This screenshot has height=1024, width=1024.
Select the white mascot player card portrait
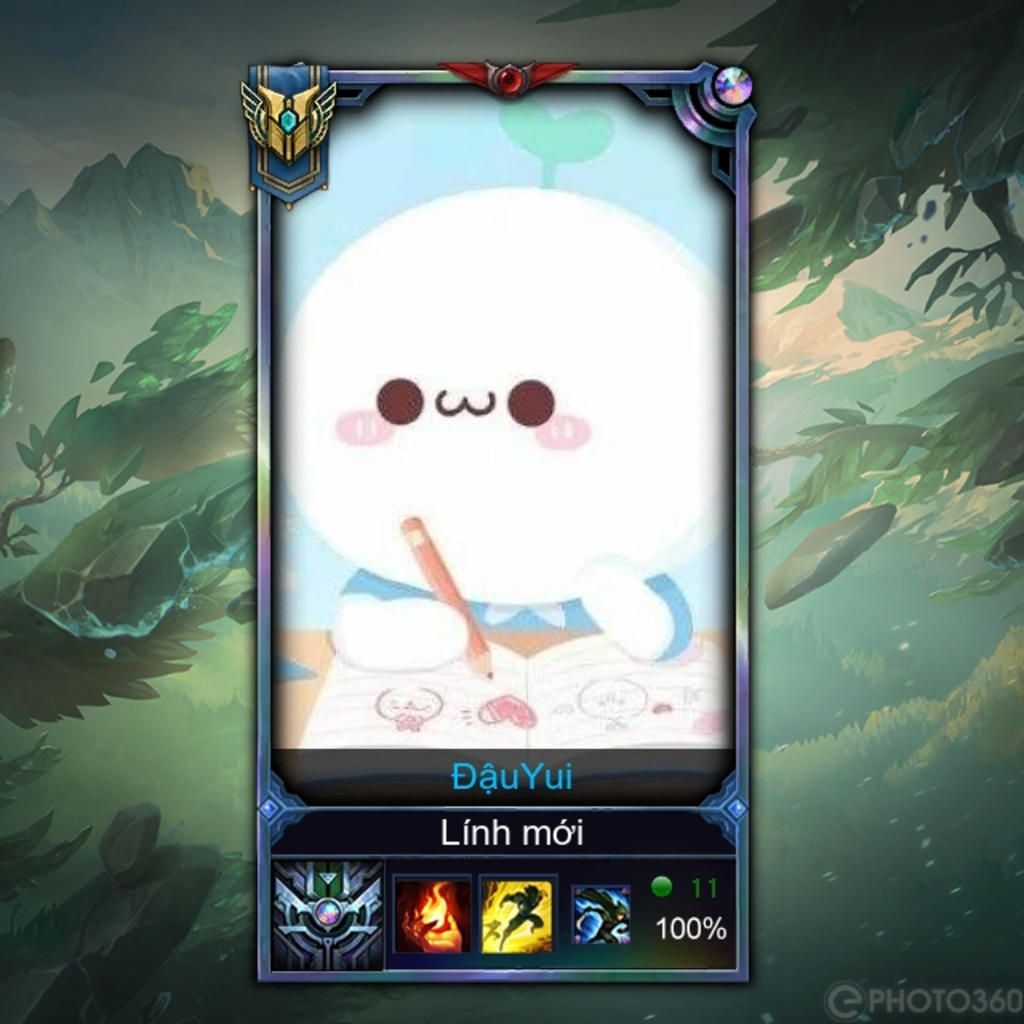point(503,420)
